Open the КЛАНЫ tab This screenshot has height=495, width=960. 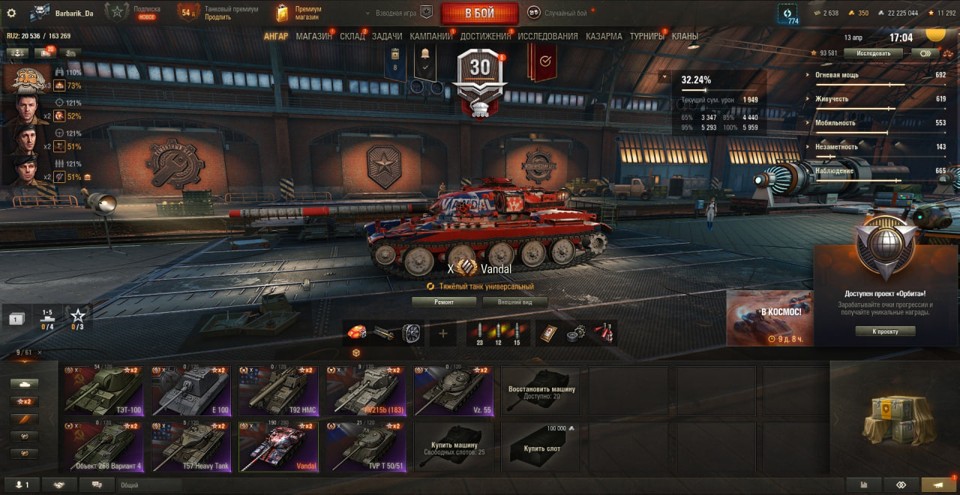685,36
